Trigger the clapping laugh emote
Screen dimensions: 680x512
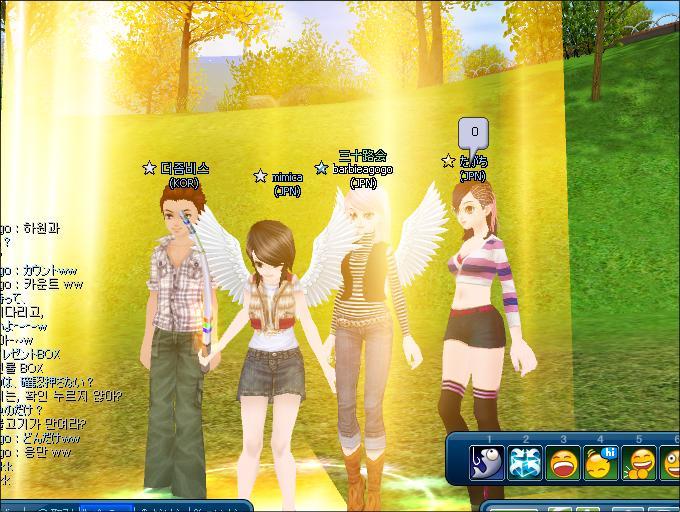click(x=639, y=463)
